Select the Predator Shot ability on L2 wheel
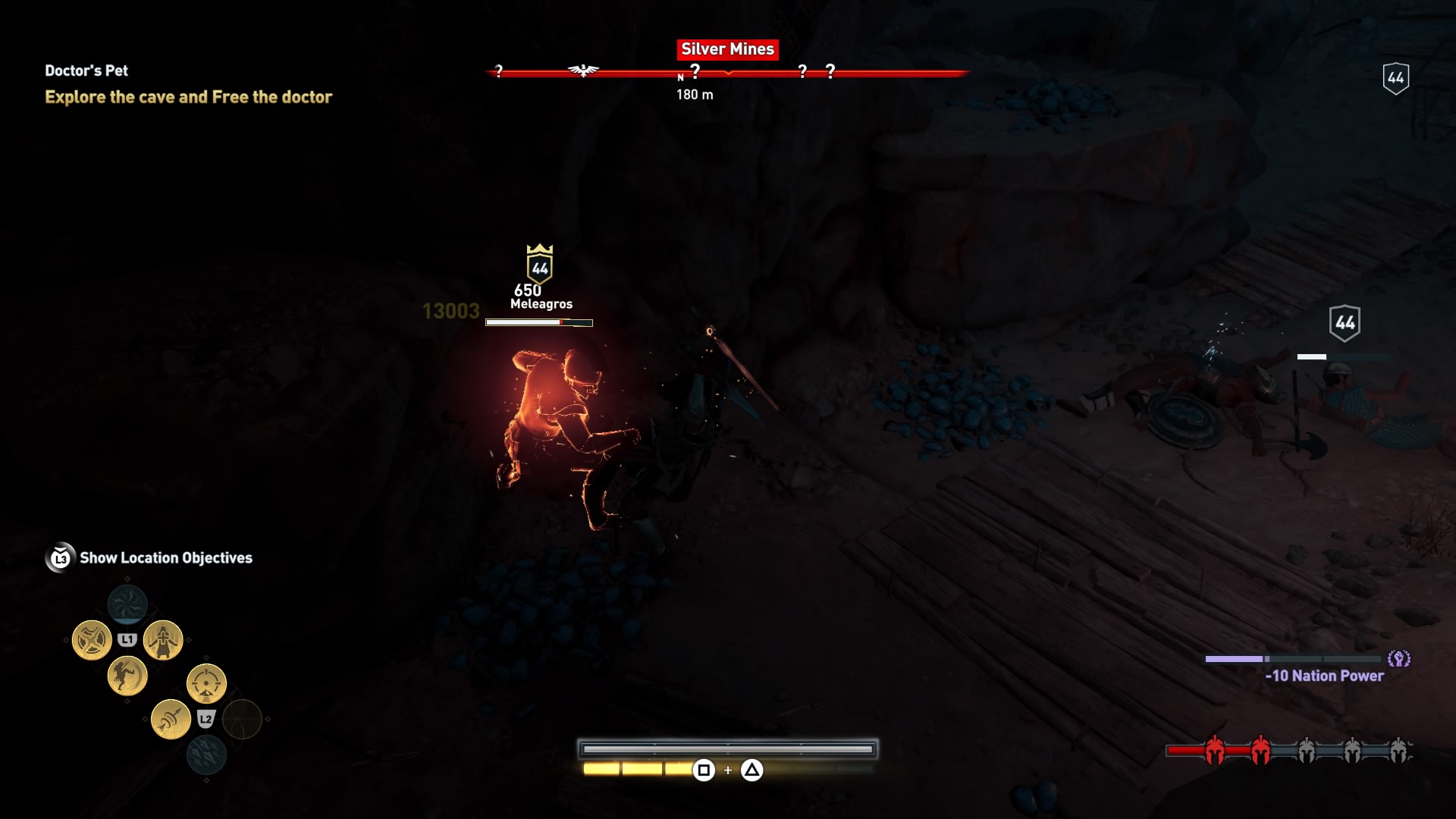The image size is (1456, 819). (x=206, y=682)
